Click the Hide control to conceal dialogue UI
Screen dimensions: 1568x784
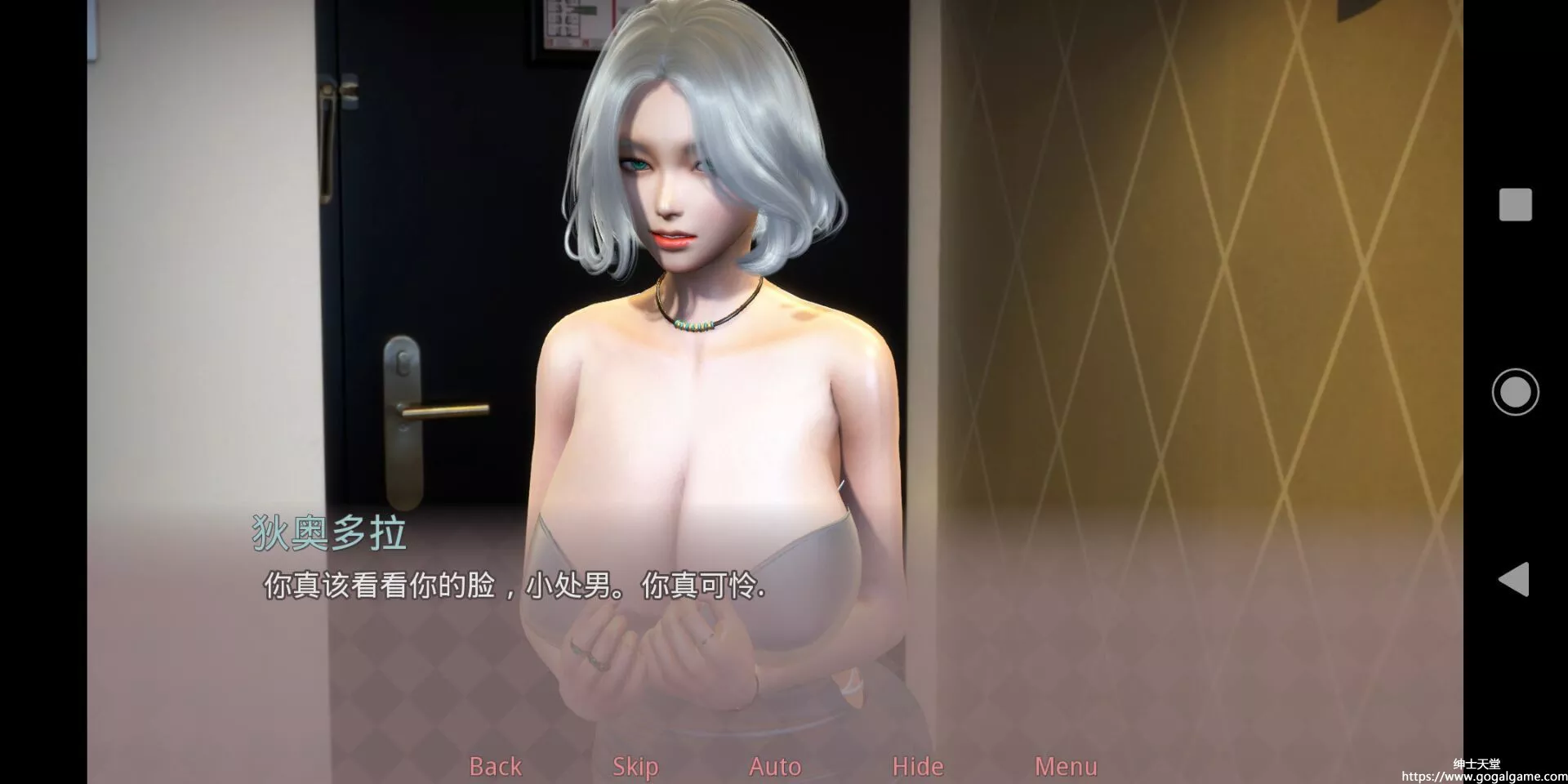[916, 766]
